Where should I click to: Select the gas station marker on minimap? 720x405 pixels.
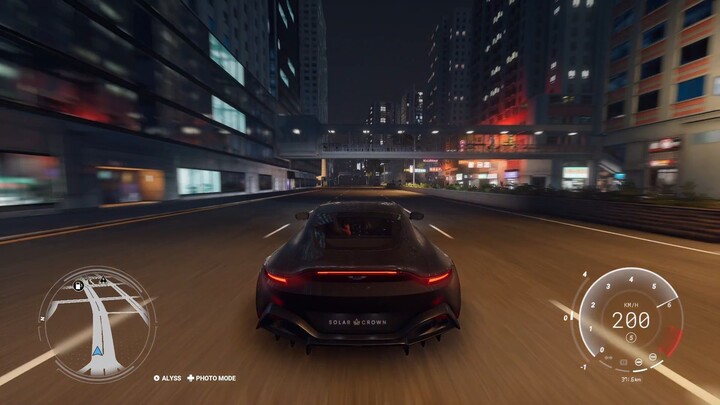tap(78, 286)
